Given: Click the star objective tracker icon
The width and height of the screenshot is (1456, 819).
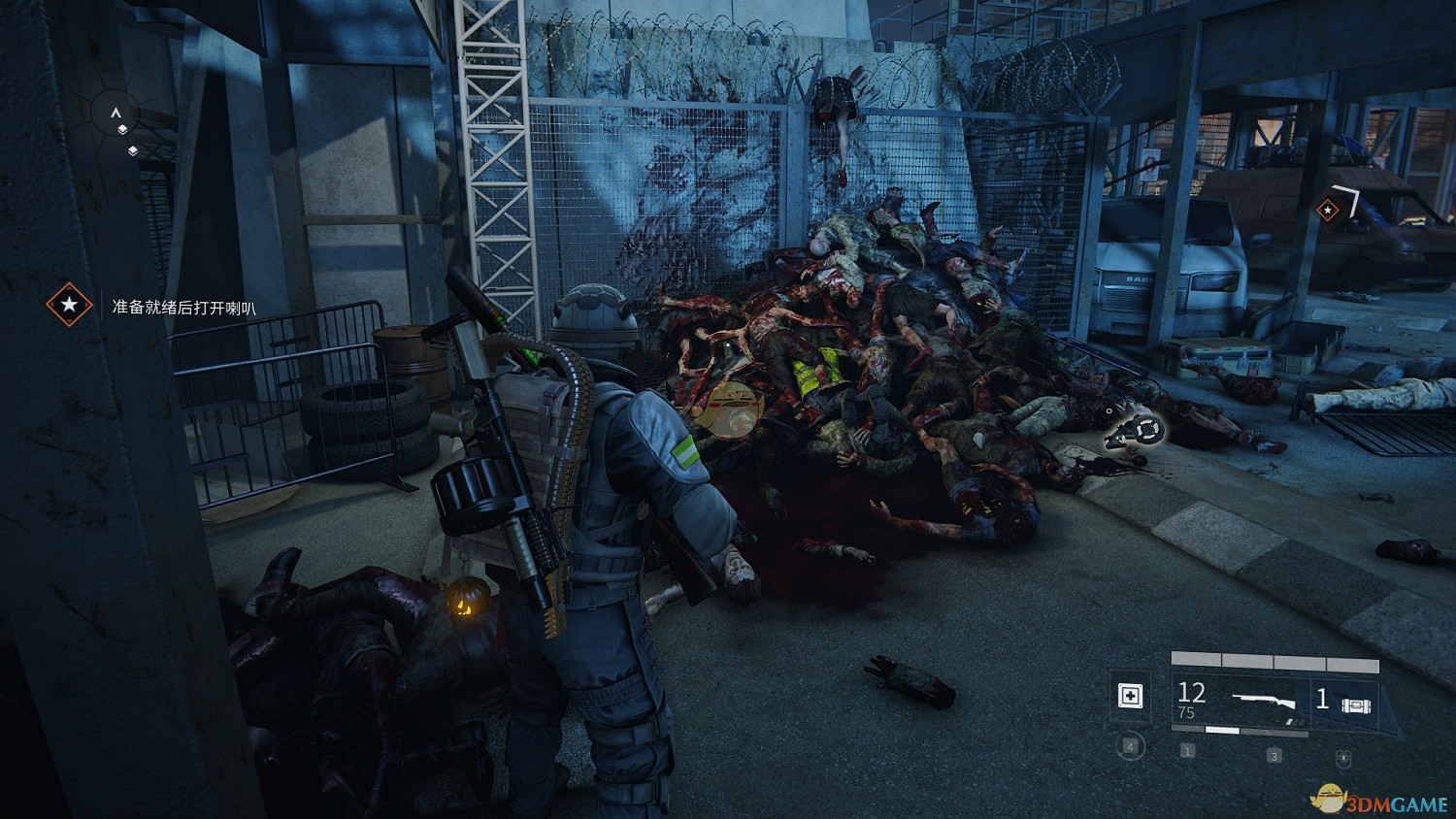Looking at the screenshot, I should pos(69,306).
